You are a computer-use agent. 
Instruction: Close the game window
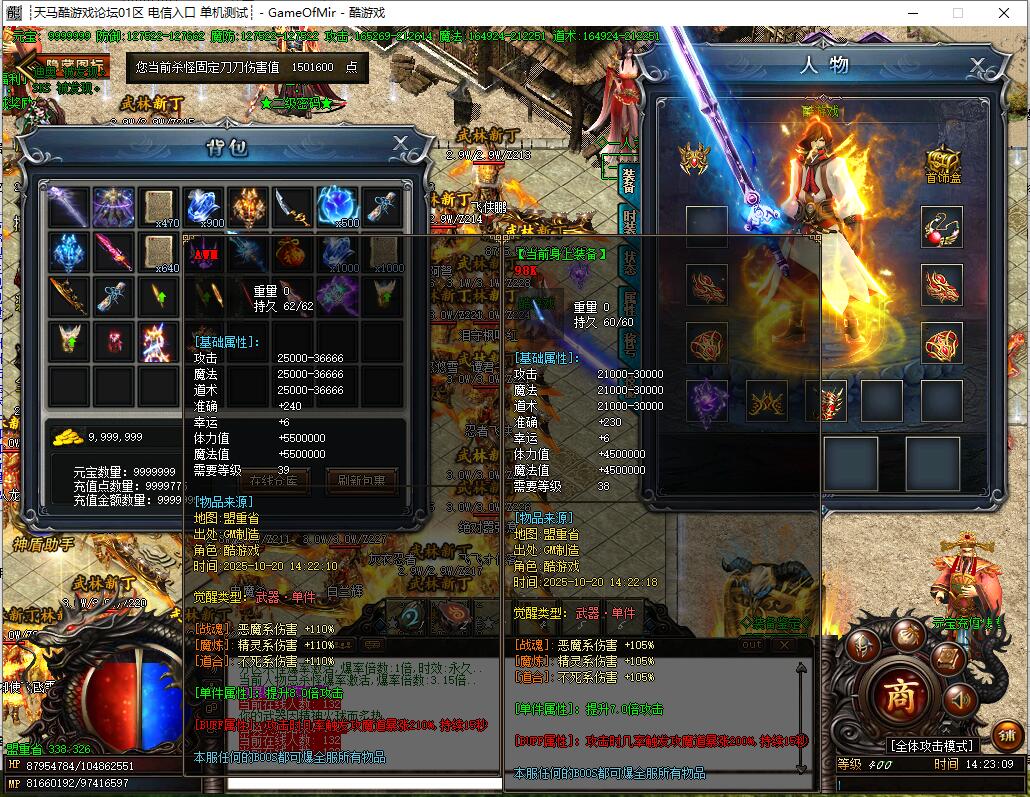pos(1003,13)
